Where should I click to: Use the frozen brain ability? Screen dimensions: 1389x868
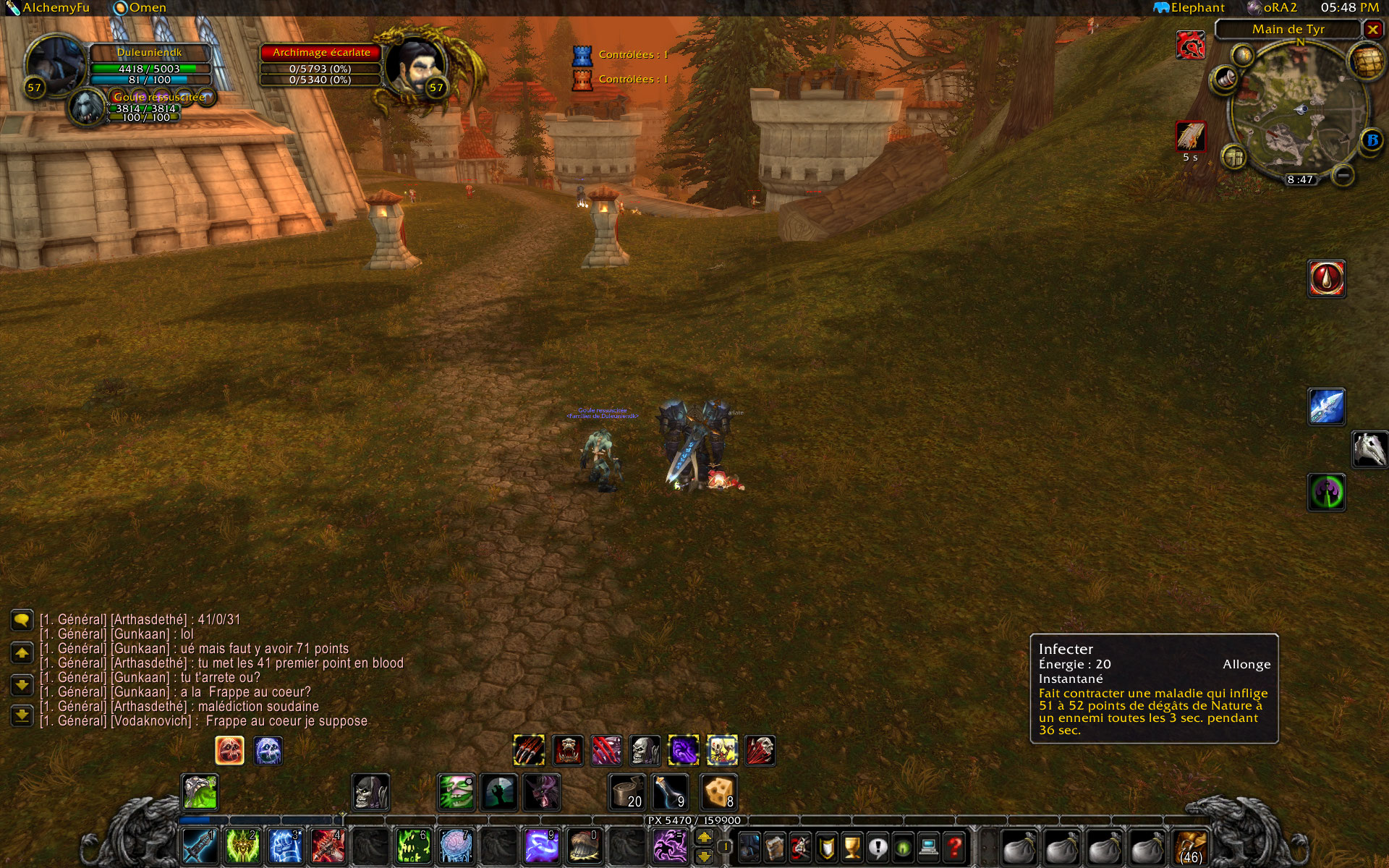pyautogui.click(x=456, y=846)
